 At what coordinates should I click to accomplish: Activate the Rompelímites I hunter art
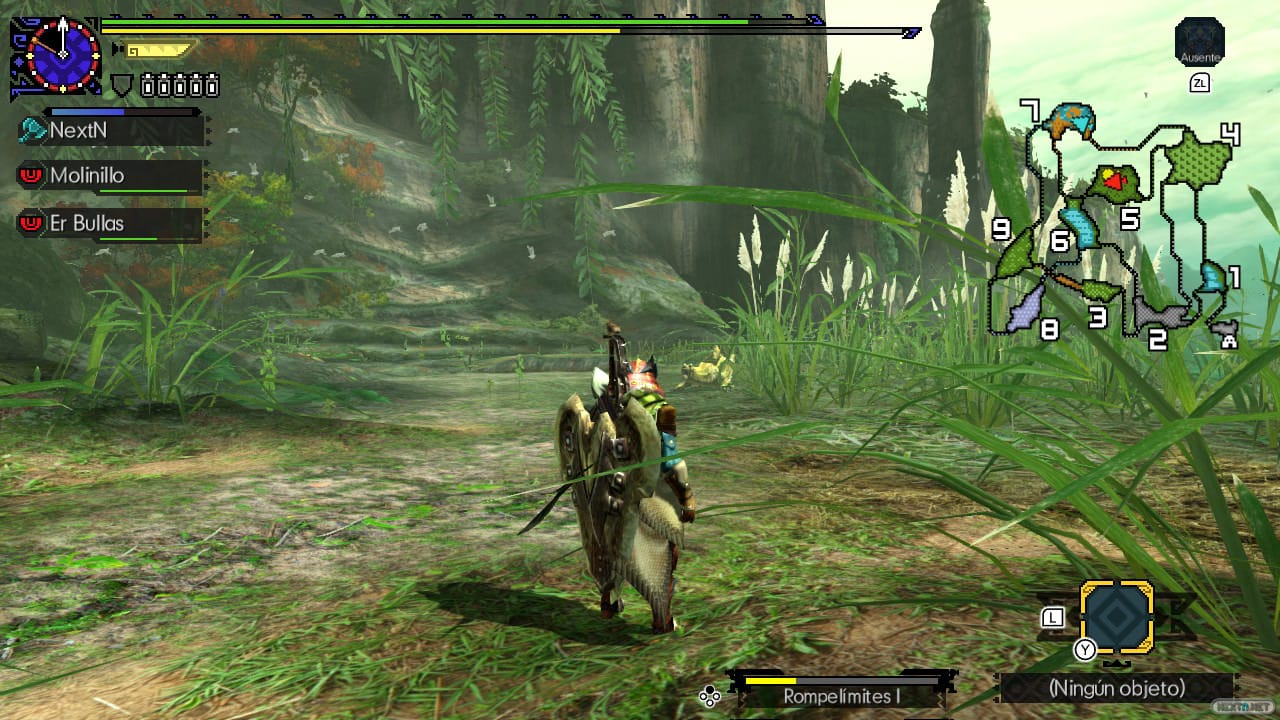(842, 695)
